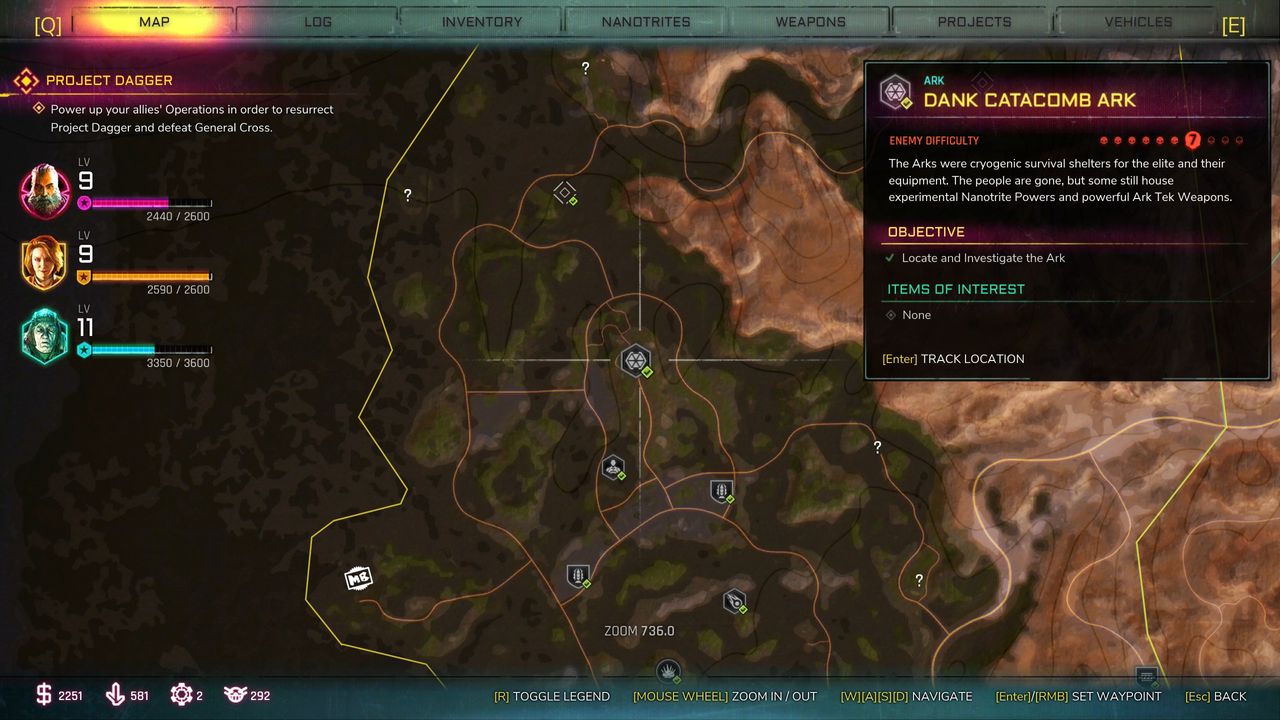Select the Map tab

[x=154, y=21]
